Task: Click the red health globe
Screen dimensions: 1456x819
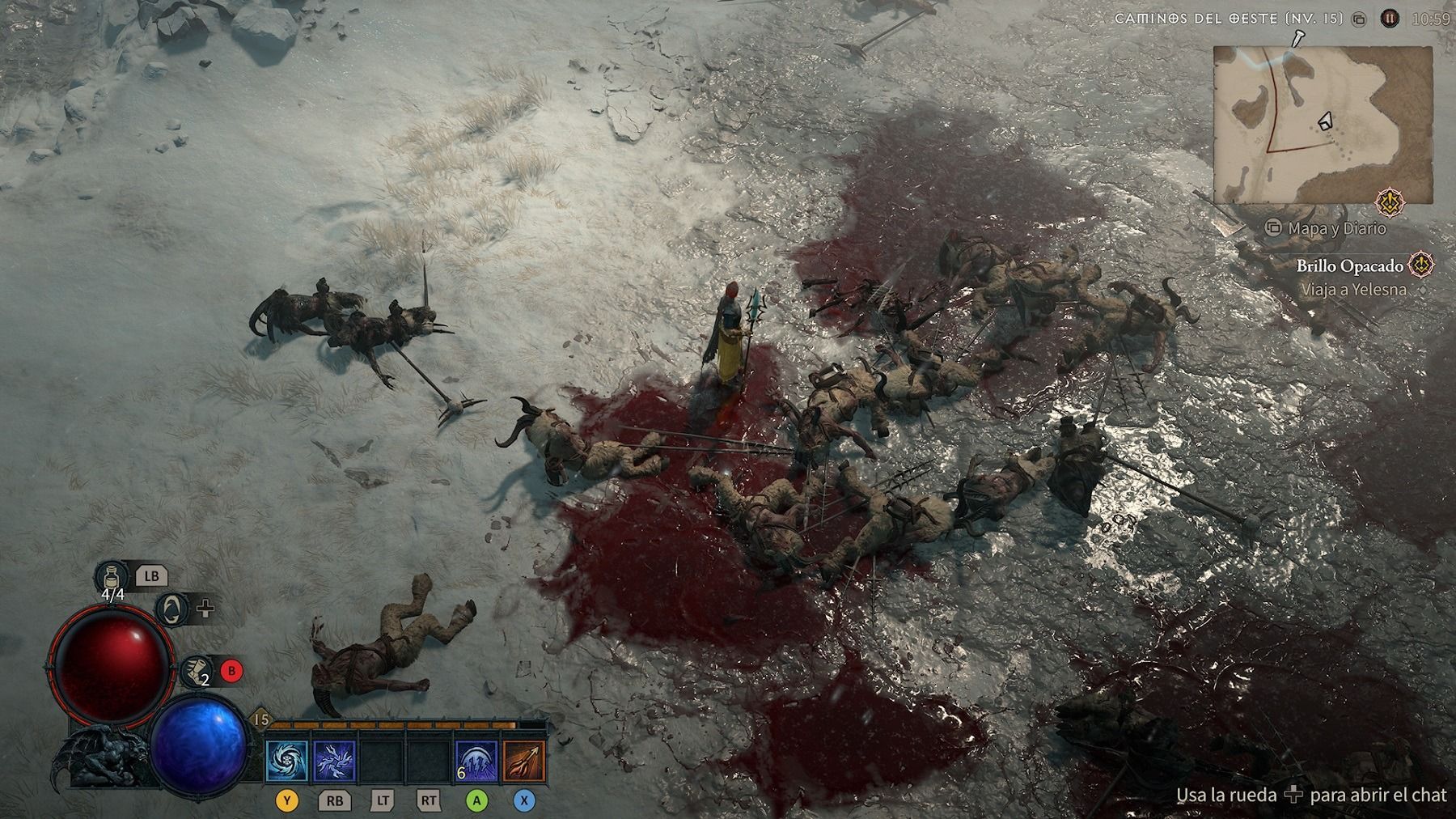Action: pos(111,665)
